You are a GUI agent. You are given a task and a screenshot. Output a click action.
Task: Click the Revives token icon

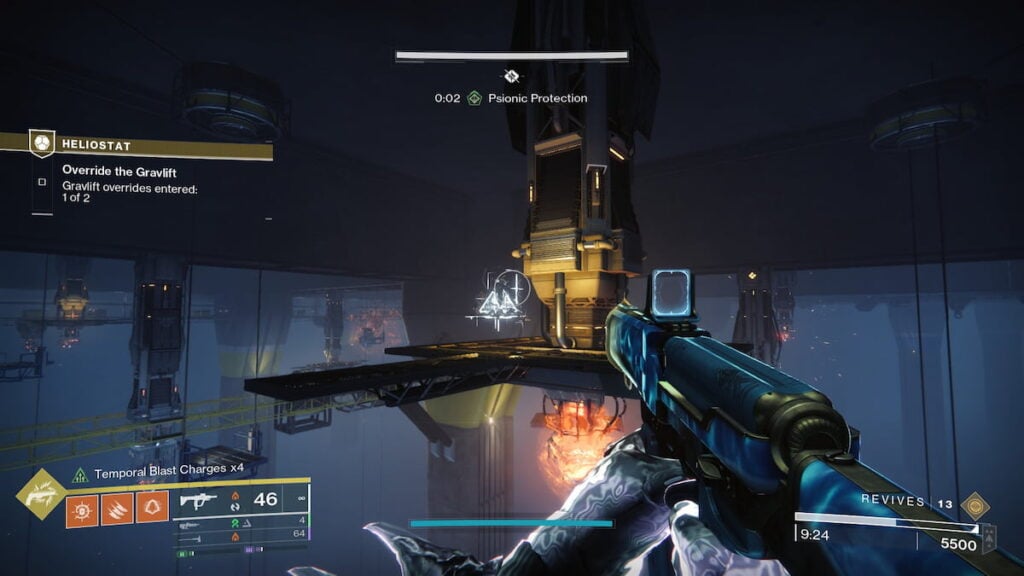pyautogui.click(x=974, y=504)
